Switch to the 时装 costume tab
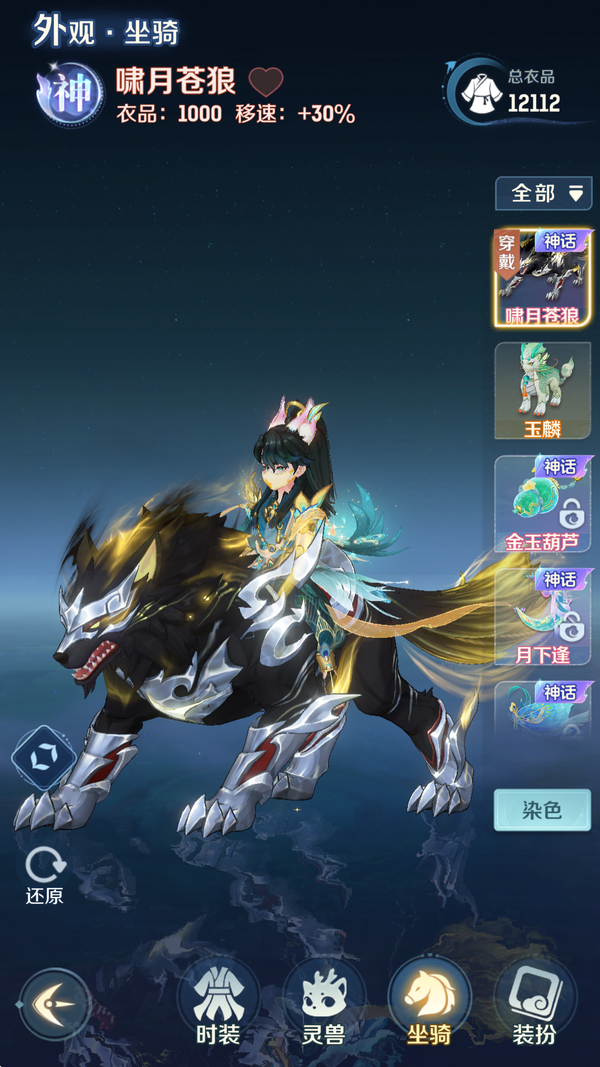The height and width of the screenshot is (1067, 600). 217,1001
